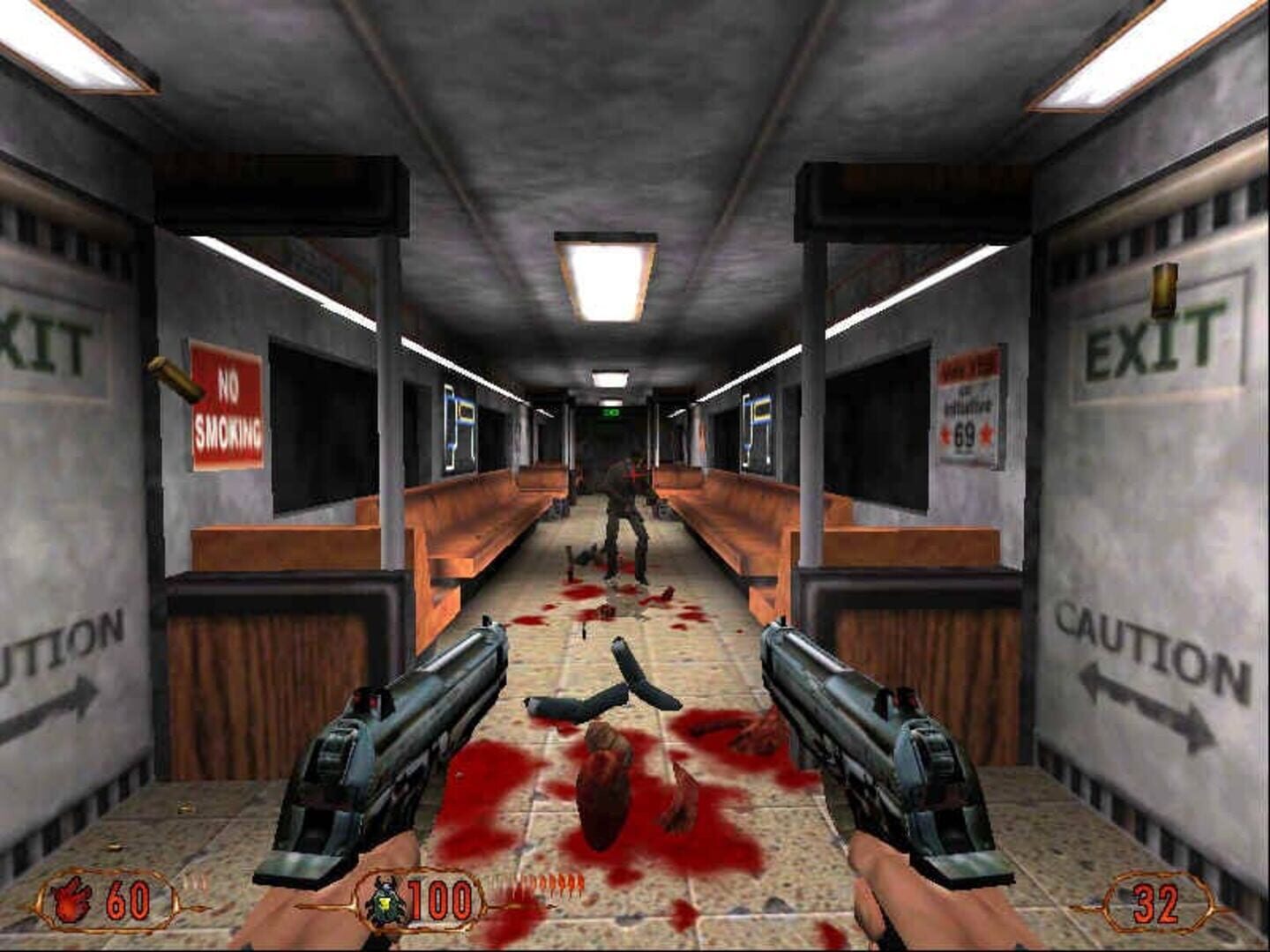Click the enemy standing in the aisle

tap(623, 498)
